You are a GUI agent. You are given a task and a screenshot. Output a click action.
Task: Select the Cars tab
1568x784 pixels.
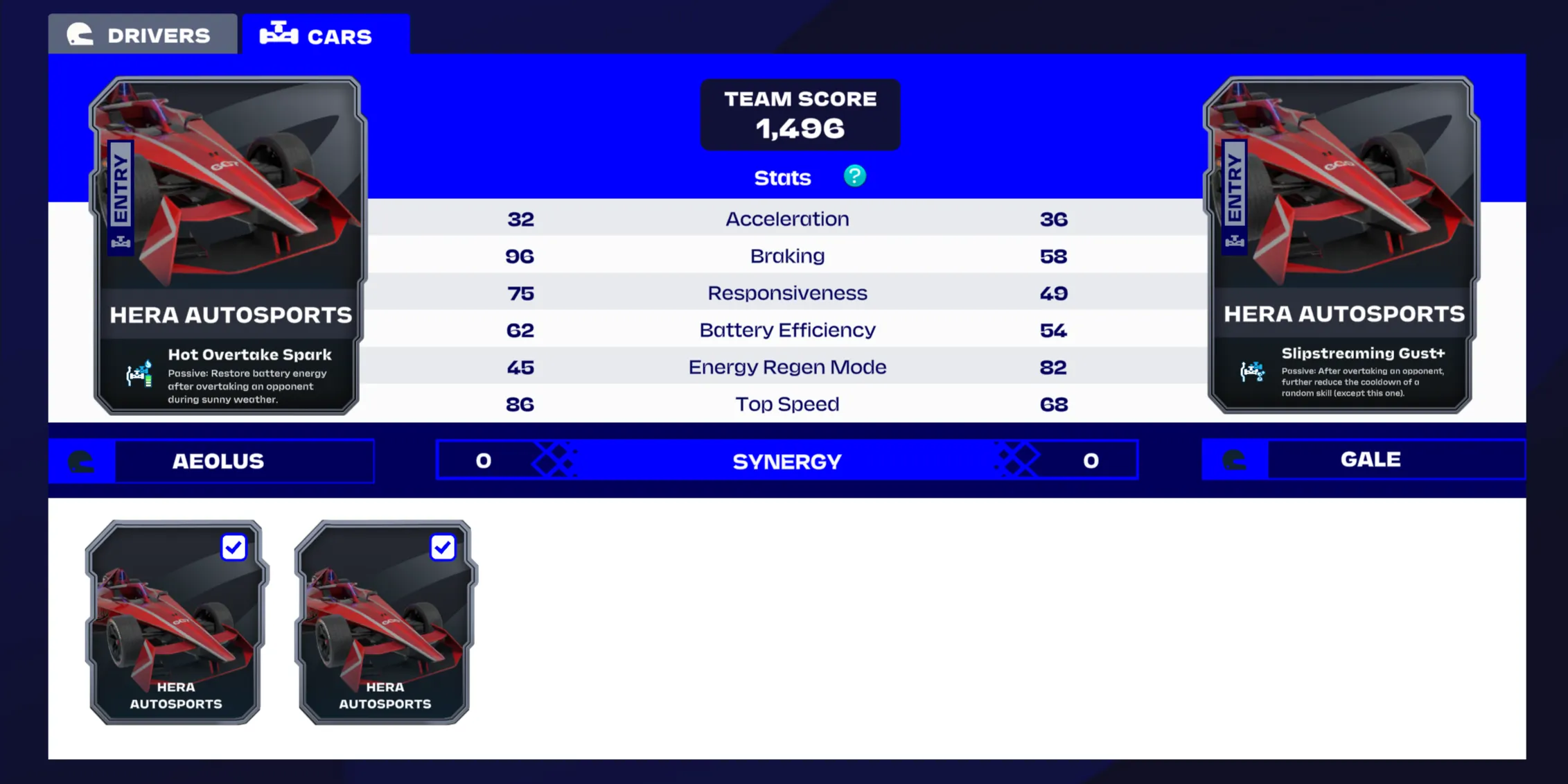click(x=325, y=35)
